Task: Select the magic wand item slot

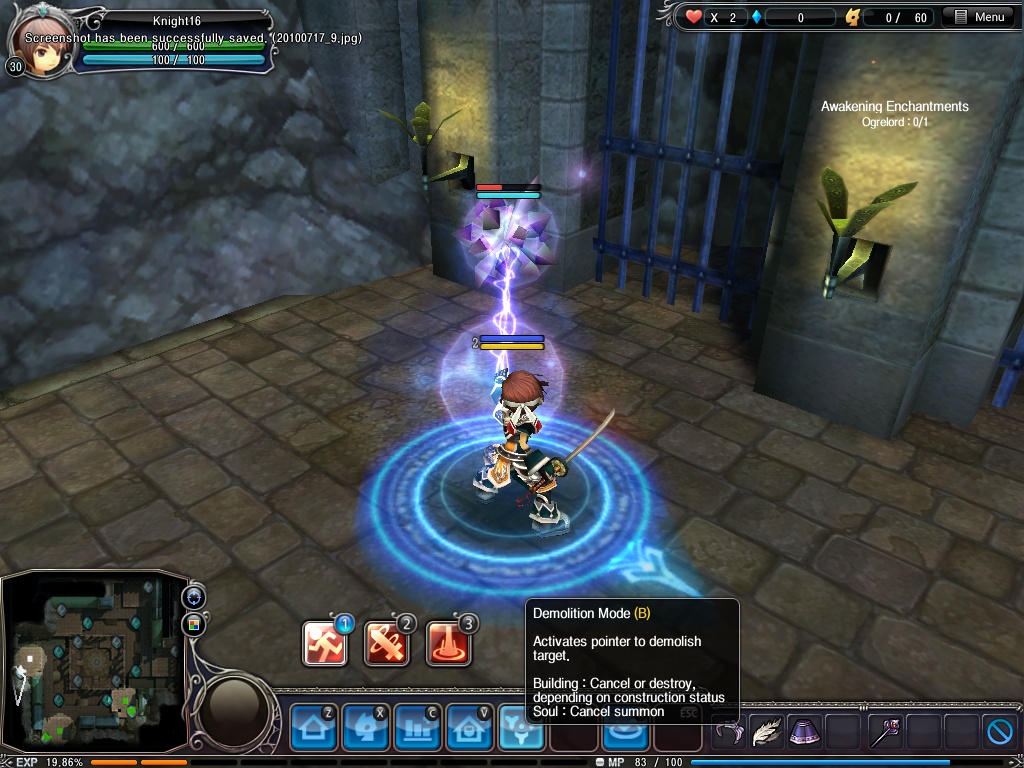Action: [884, 732]
